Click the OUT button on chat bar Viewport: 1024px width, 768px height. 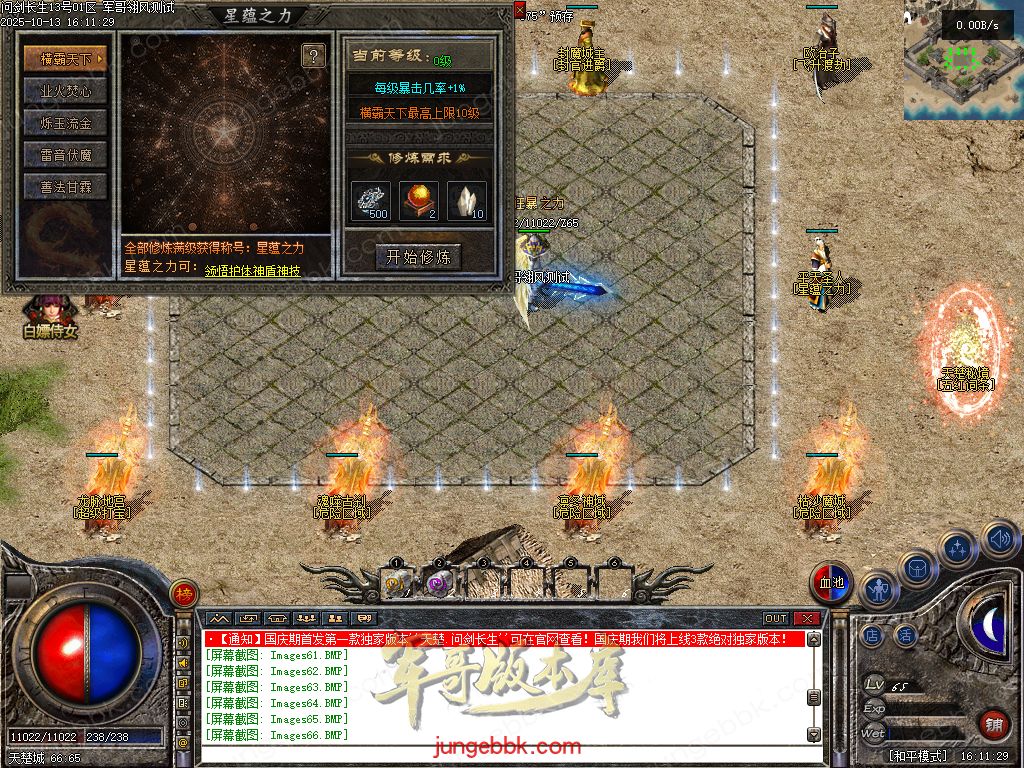(x=776, y=618)
